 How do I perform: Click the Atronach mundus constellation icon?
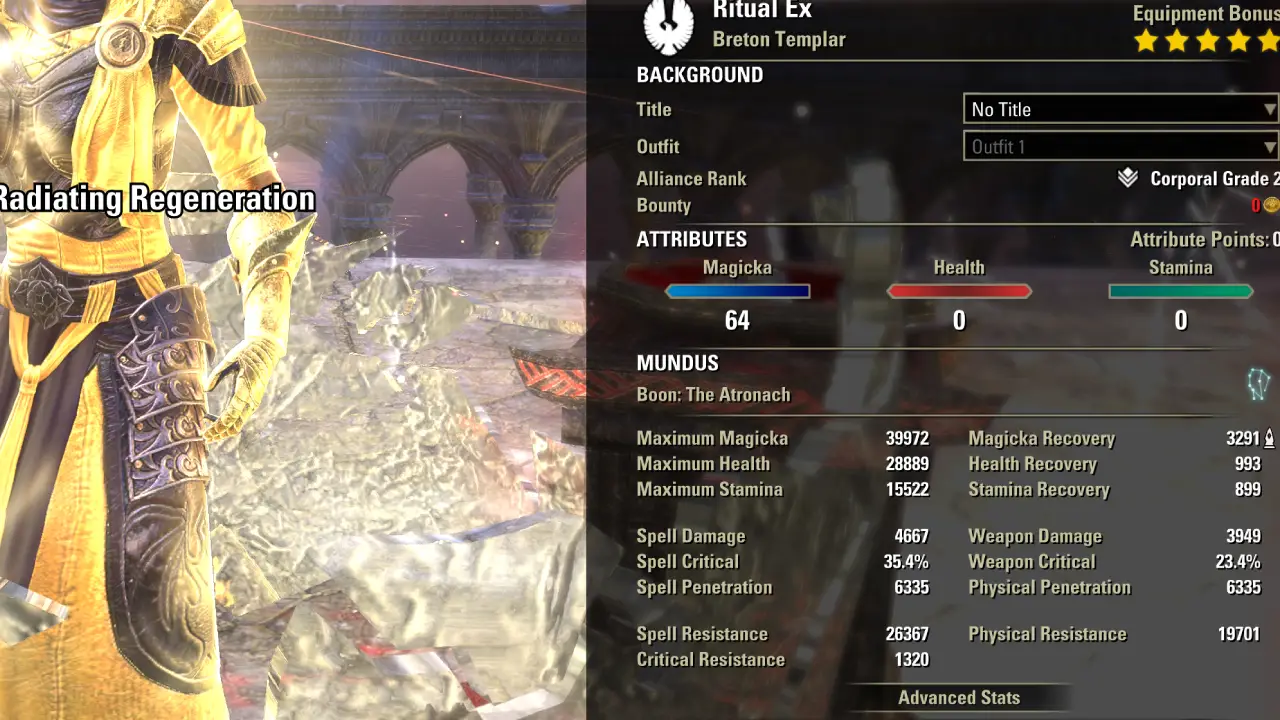(1257, 384)
